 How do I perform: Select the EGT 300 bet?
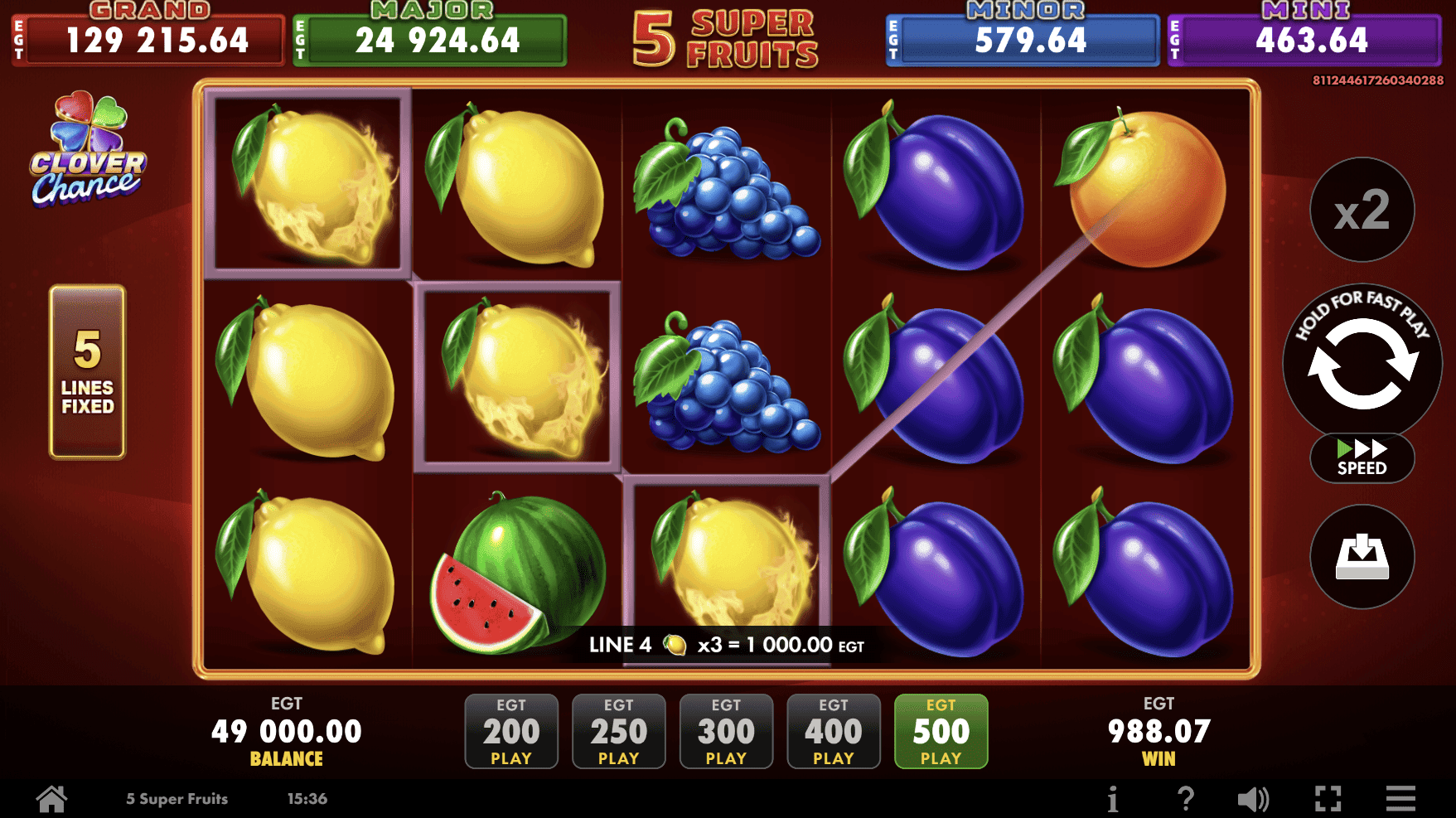coord(726,732)
